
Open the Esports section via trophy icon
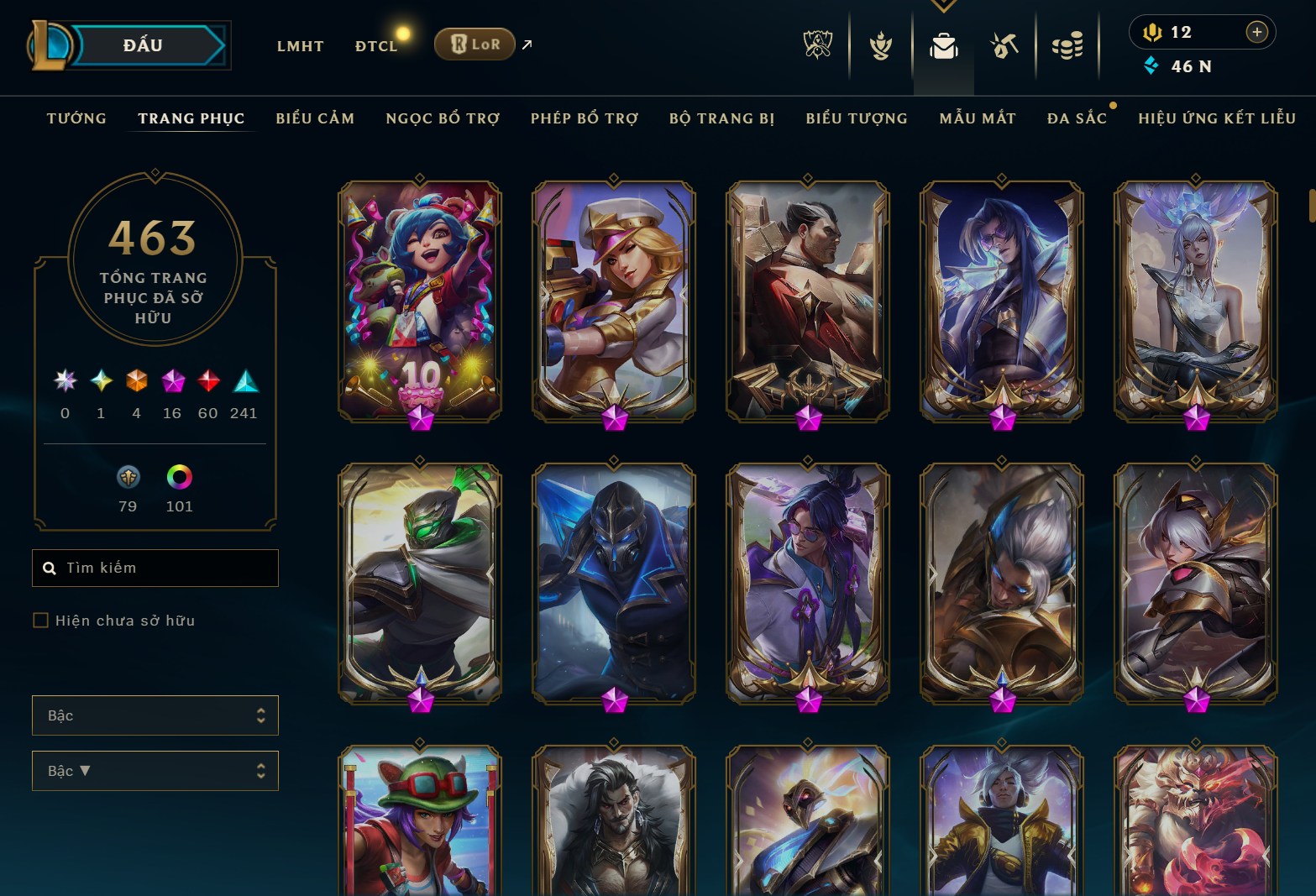point(818,46)
